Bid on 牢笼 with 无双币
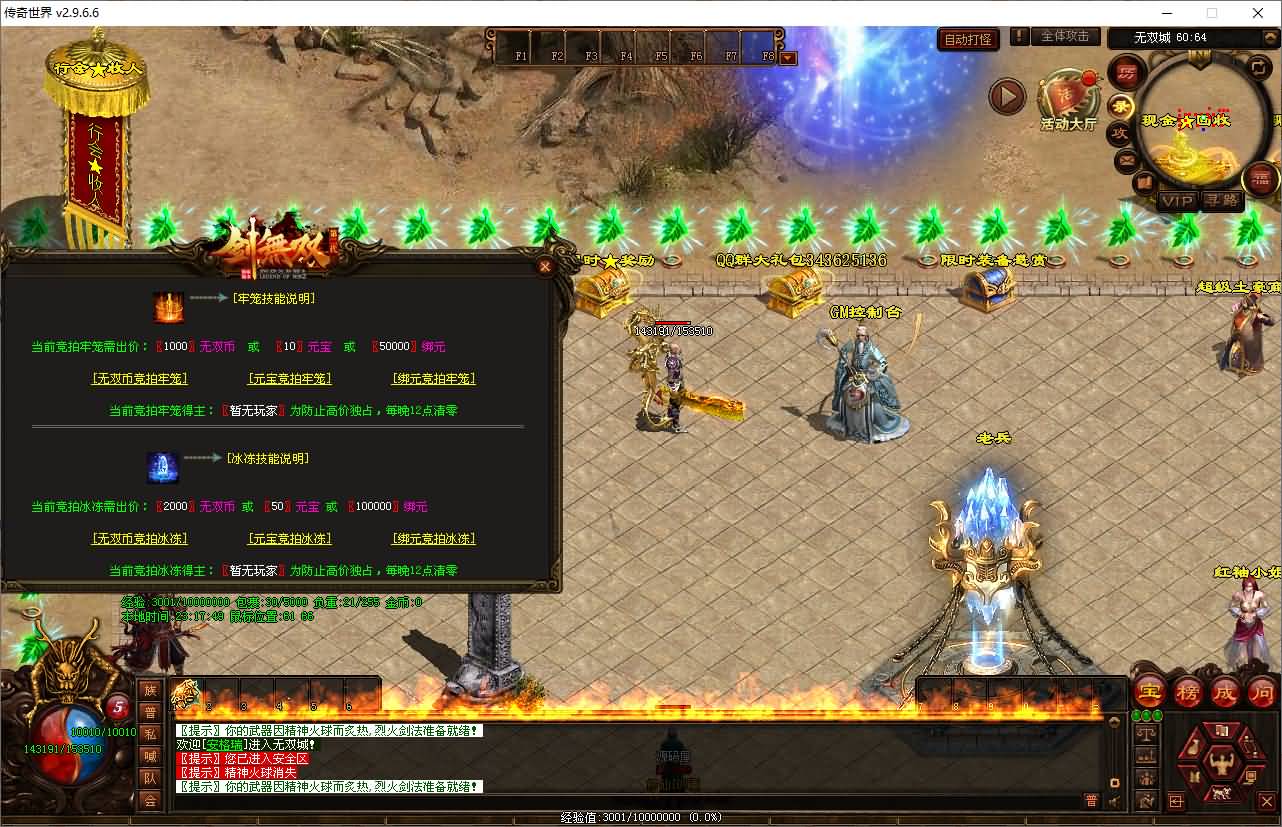This screenshot has height=827, width=1282. click(x=139, y=379)
